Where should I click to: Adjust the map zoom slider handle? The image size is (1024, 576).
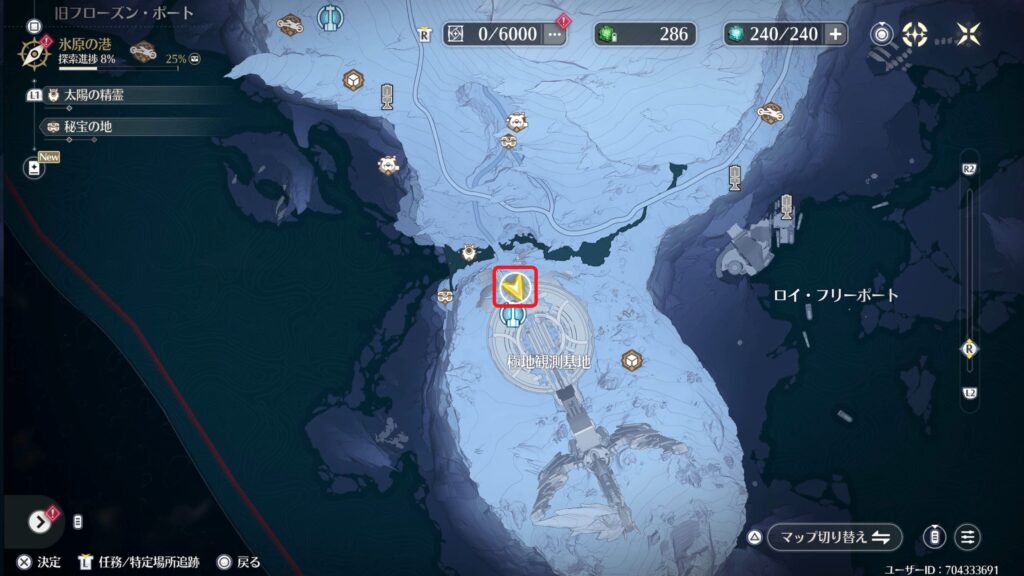[969, 348]
